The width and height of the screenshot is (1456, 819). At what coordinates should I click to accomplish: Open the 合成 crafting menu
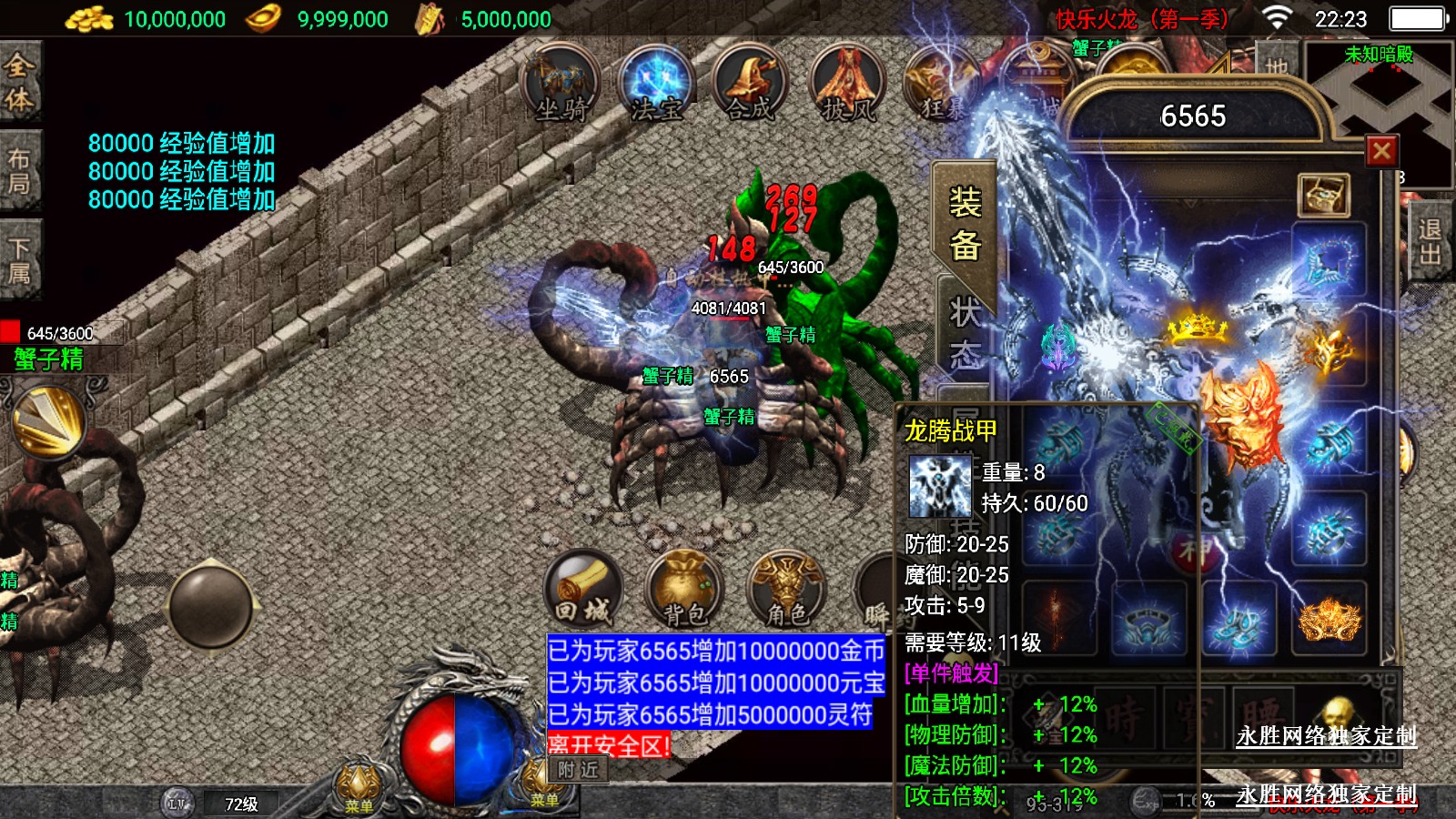750,84
